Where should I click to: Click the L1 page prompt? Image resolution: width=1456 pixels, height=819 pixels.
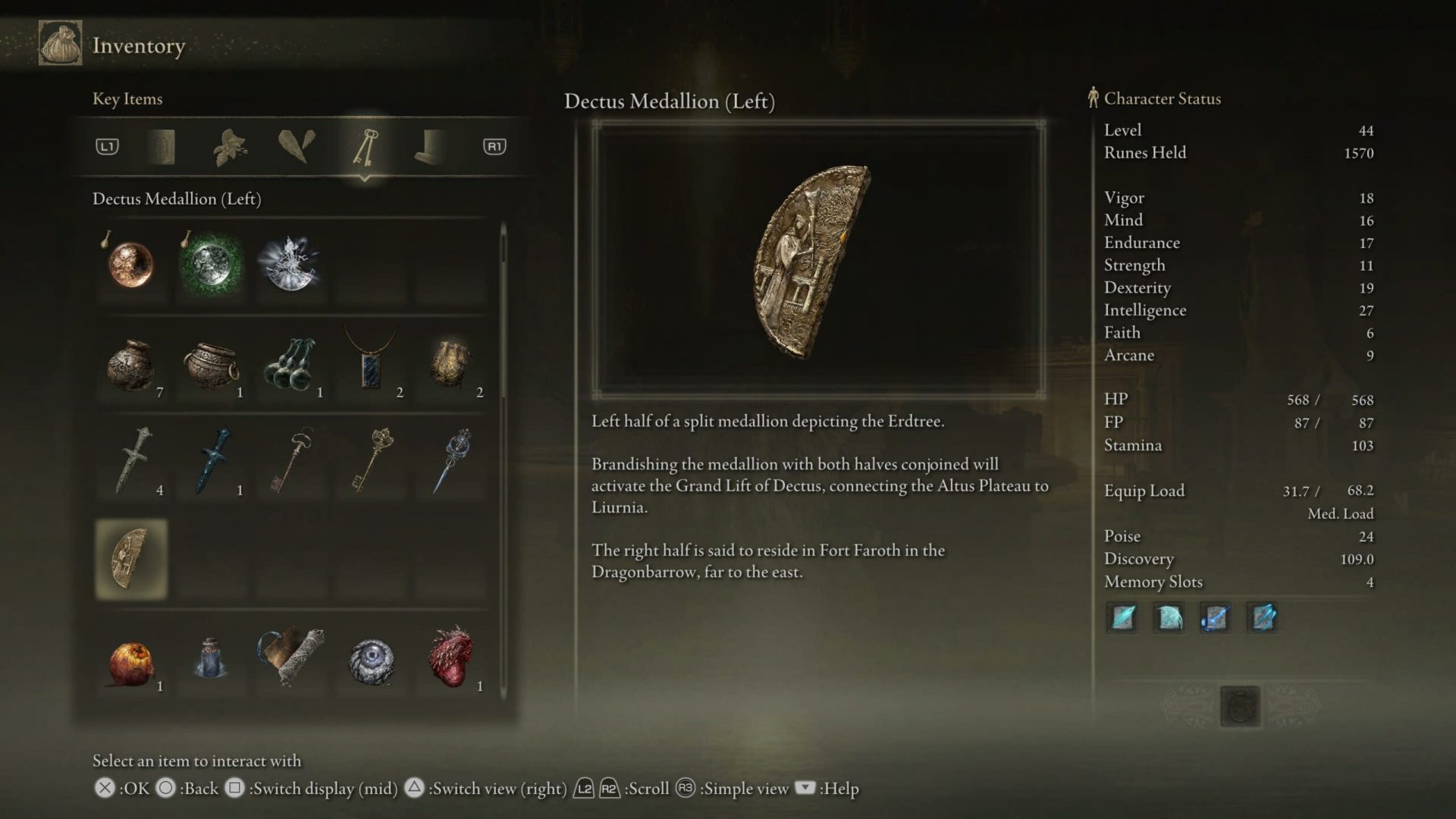[x=108, y=146]
